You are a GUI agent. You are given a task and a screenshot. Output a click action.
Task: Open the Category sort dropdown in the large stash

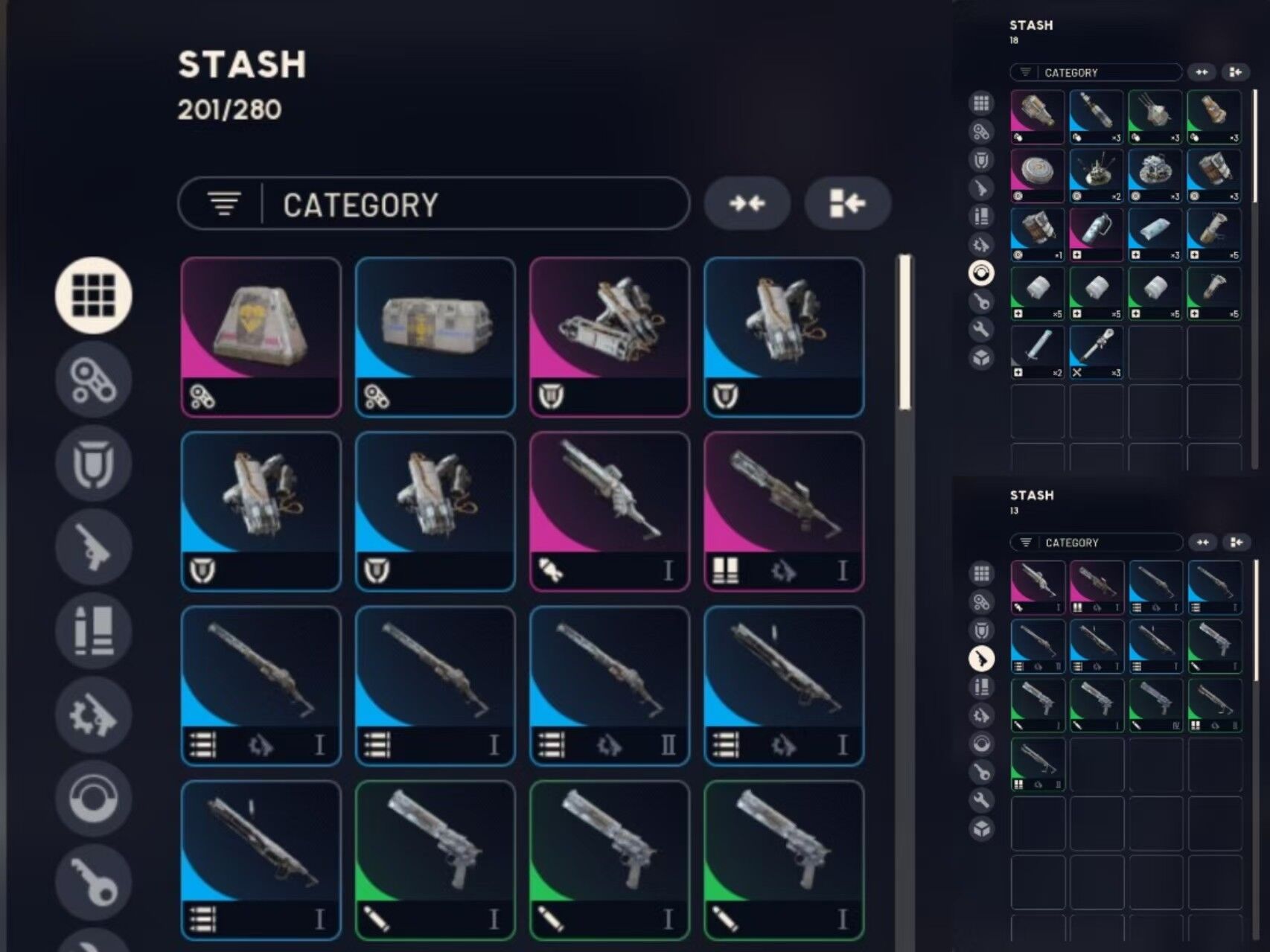coord(433,203)
